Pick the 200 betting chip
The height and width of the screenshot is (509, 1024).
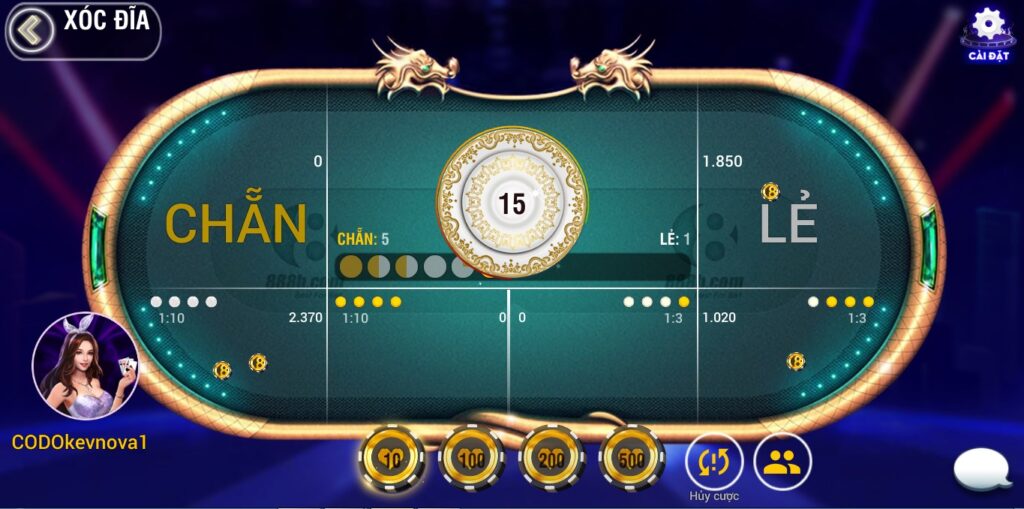551,459
